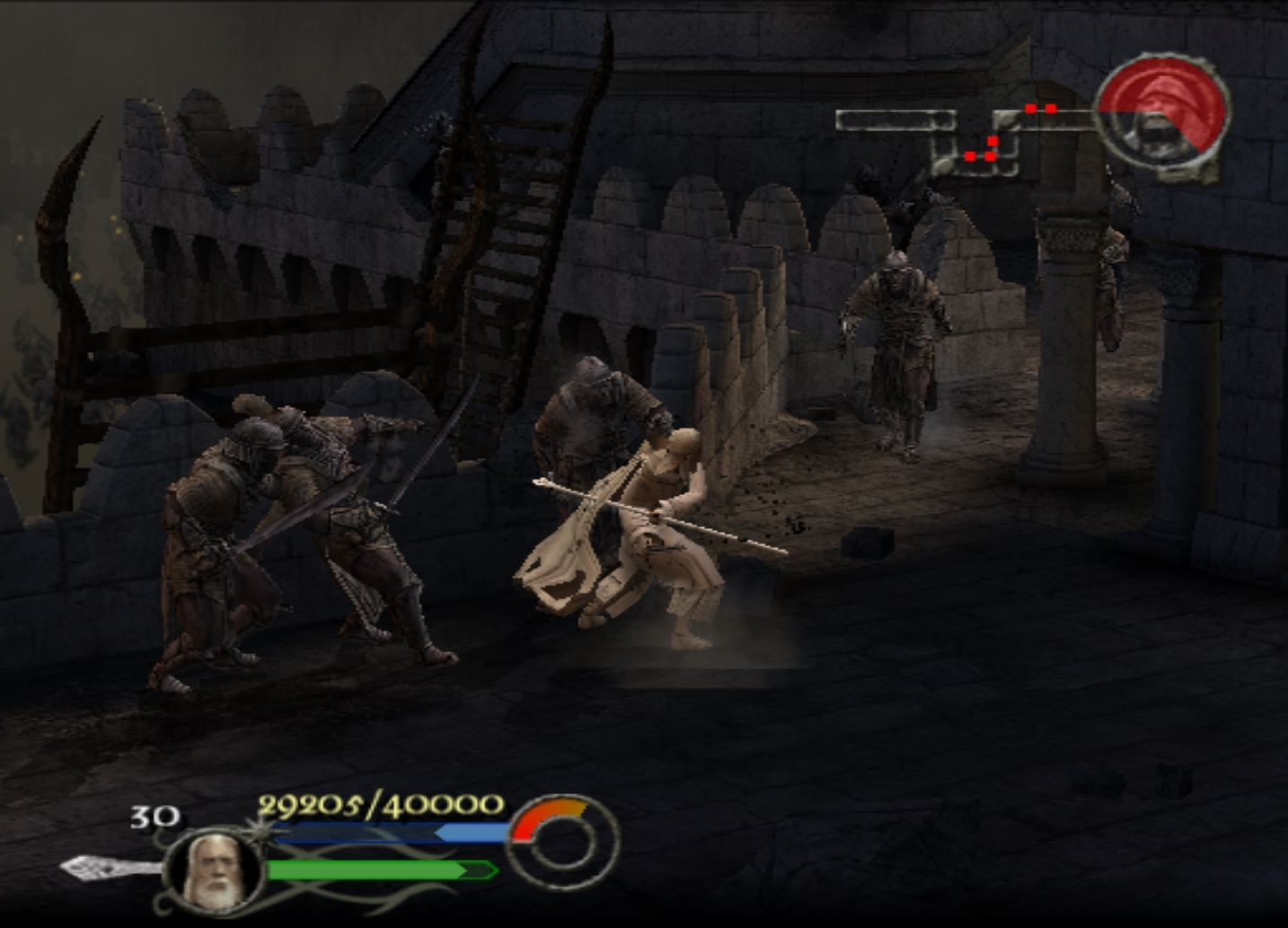Click the 29205/40000 score text
This screenshot has width=1288, height=928.
[x=381, y=802]
